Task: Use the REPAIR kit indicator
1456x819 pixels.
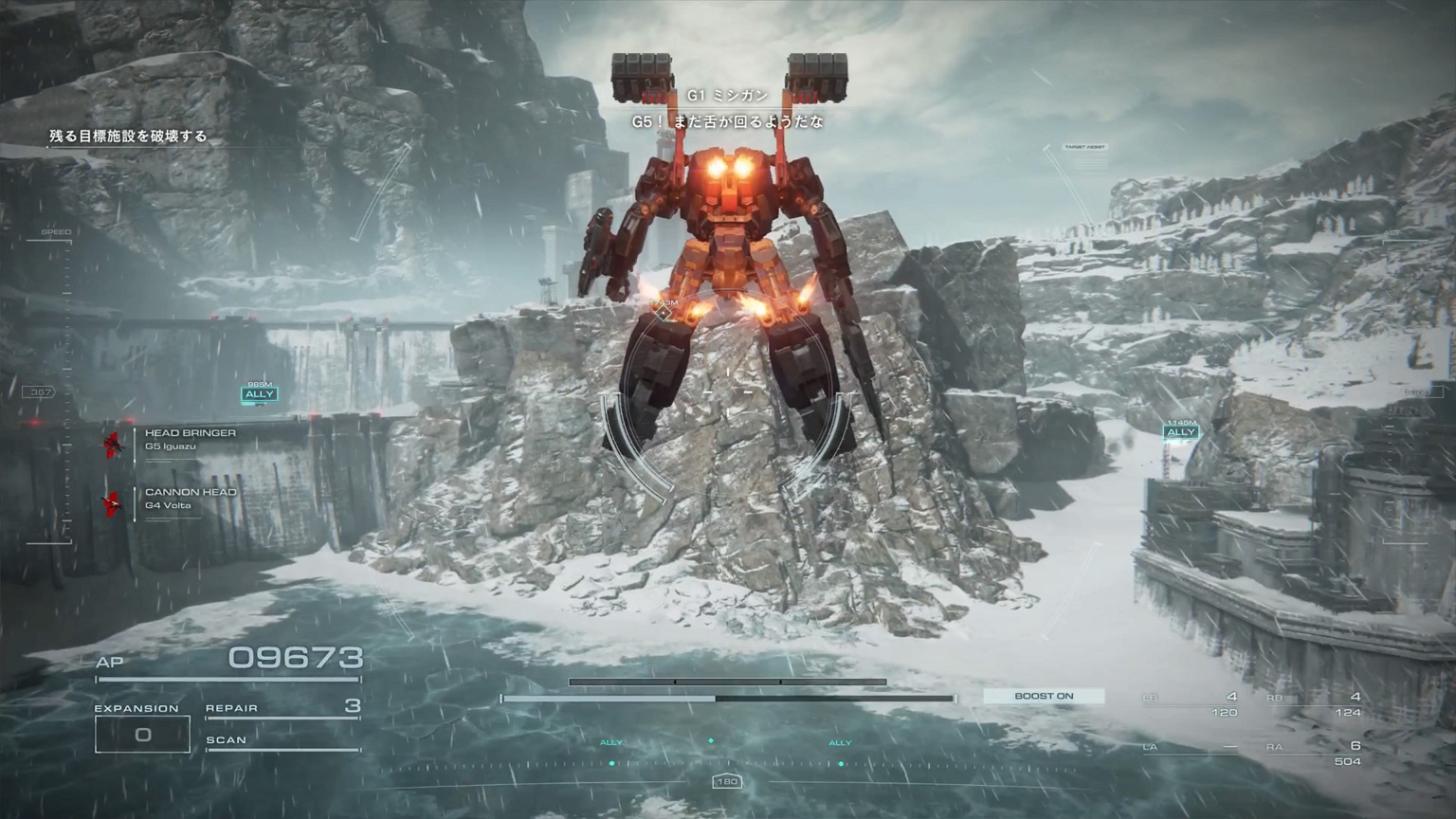Action: (x=282, y=707)
